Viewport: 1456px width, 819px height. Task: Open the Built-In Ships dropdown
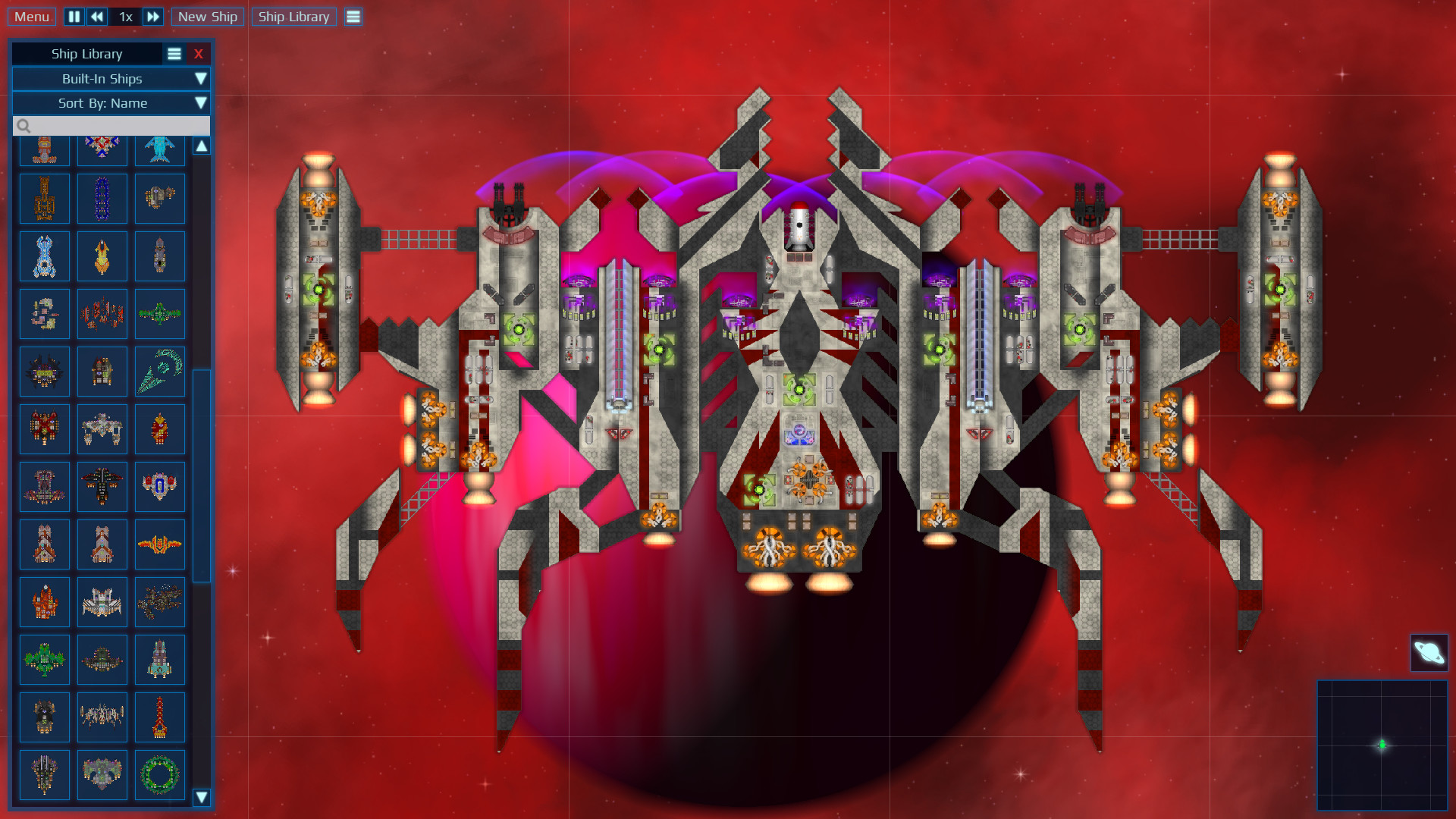point(111,79)
